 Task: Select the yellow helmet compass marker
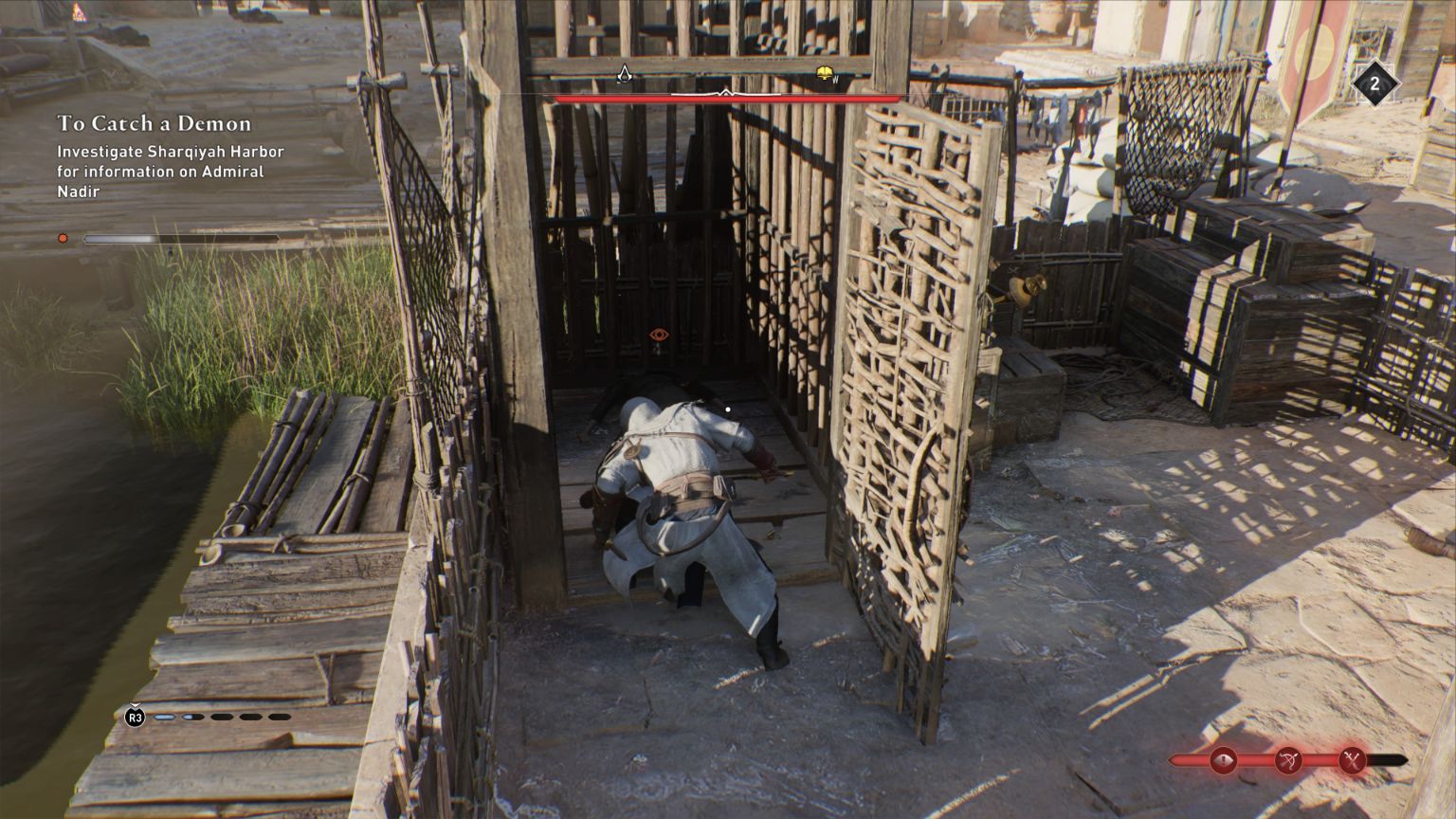point(825,74)
